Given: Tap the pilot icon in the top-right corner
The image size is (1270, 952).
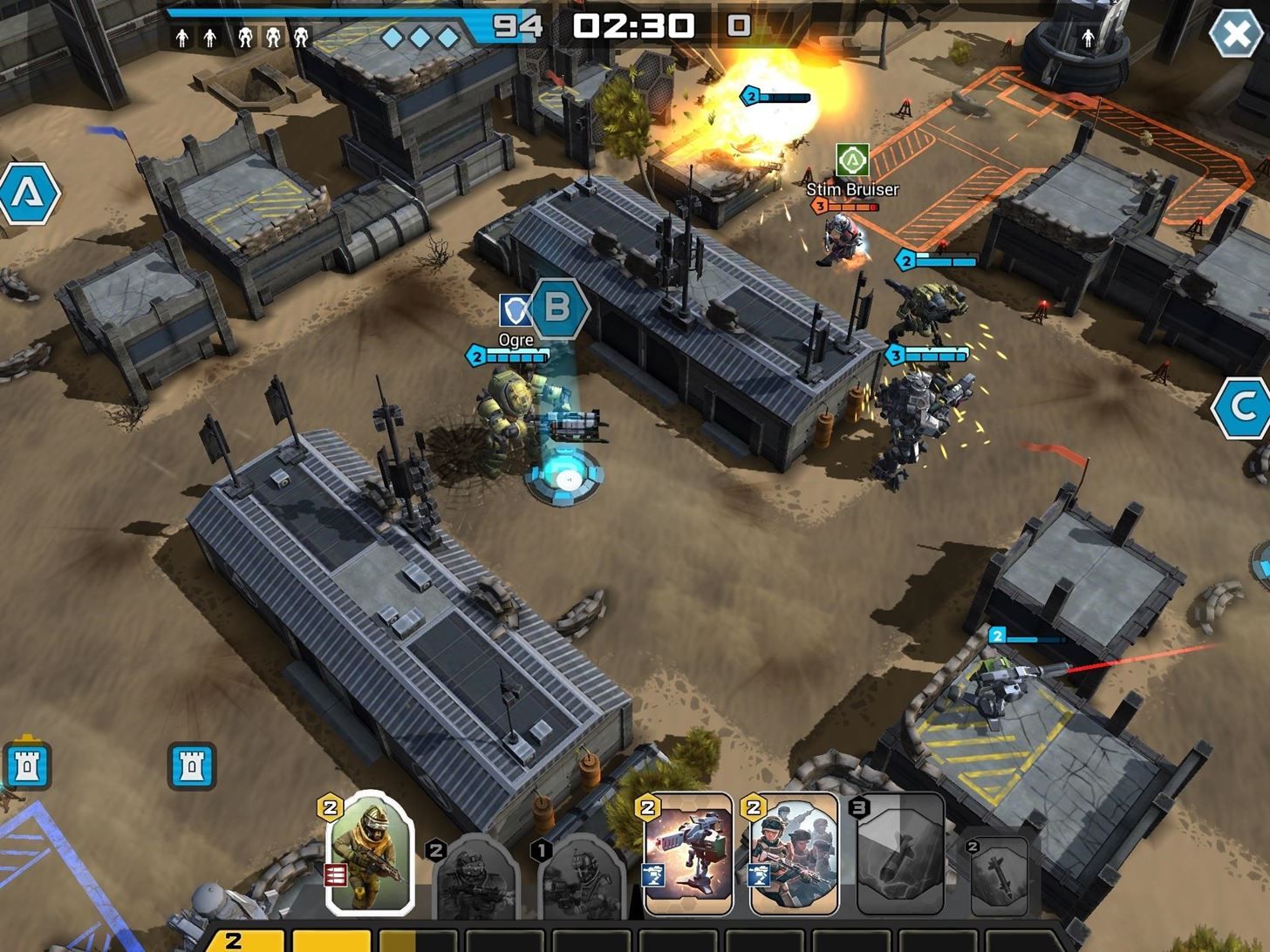Looking at the screenshot, I should point(1088,38).
